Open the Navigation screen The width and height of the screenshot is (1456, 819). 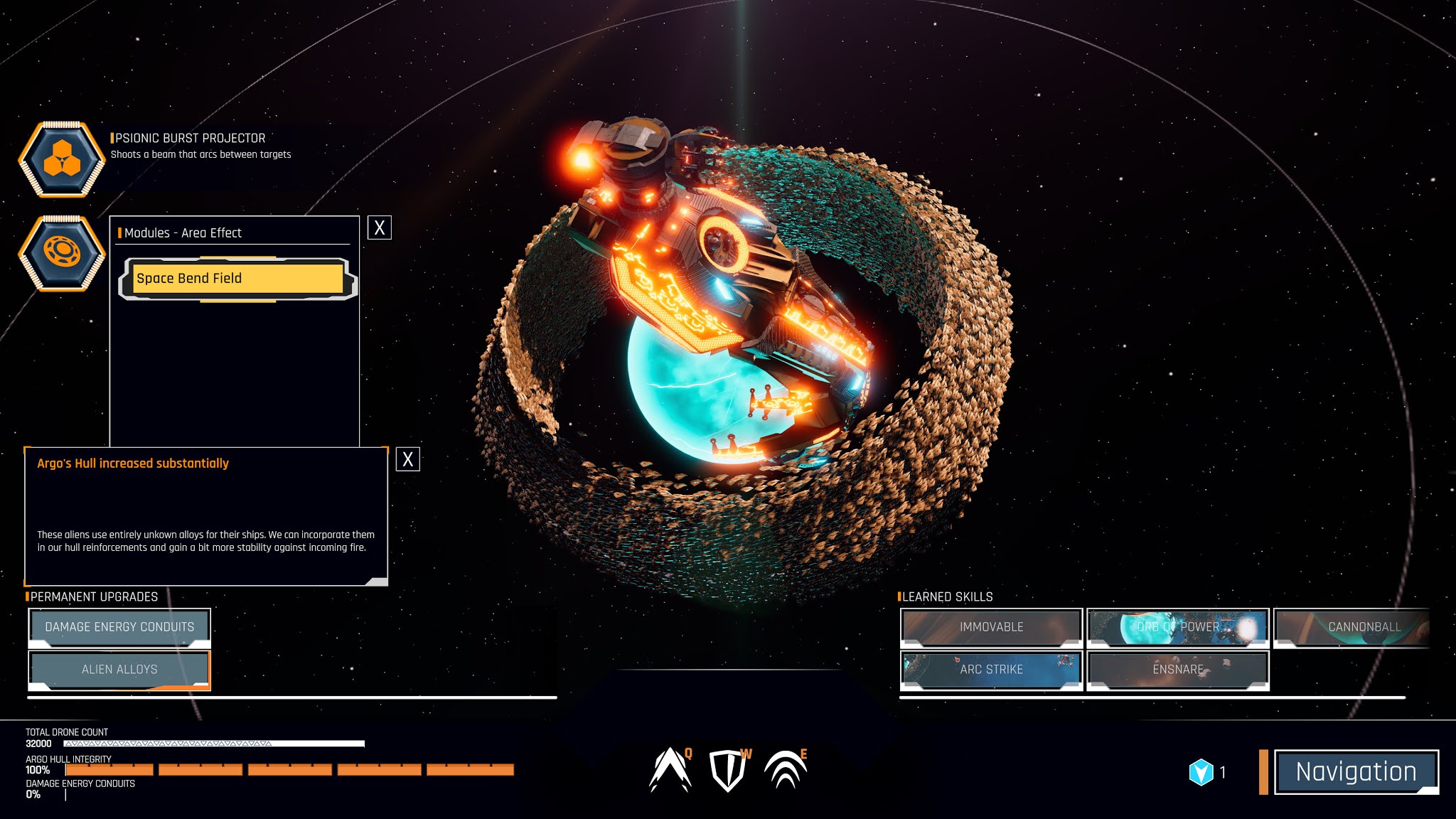point(1356,771)
